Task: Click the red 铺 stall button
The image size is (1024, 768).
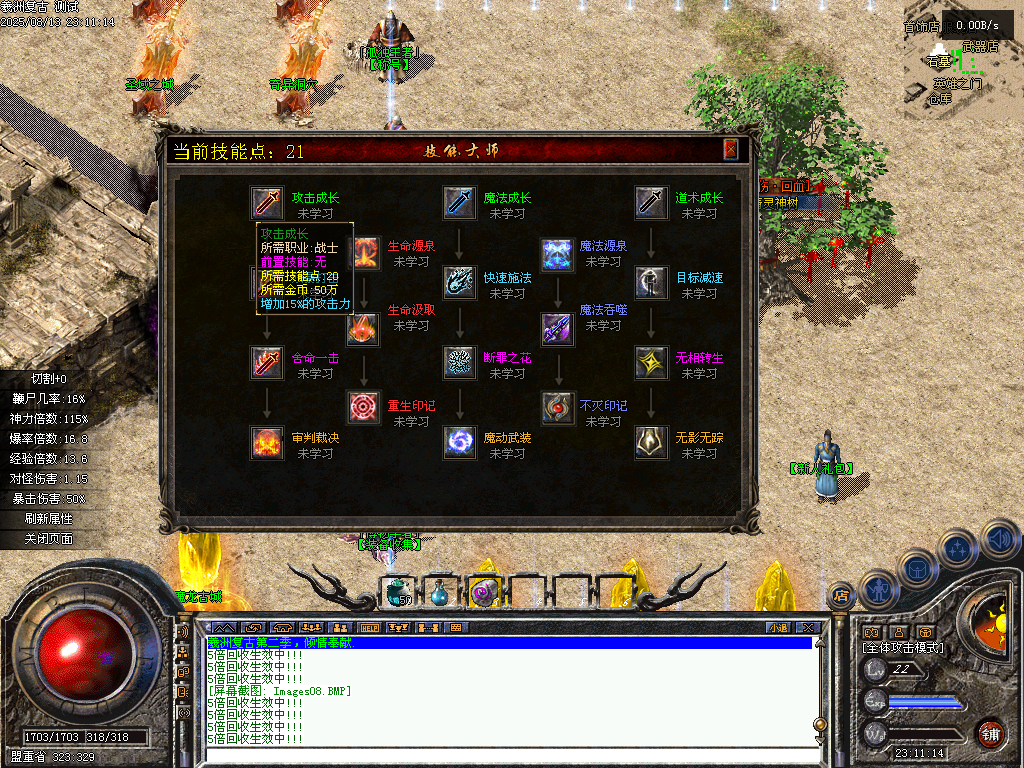Action: [x=989, y=734]
